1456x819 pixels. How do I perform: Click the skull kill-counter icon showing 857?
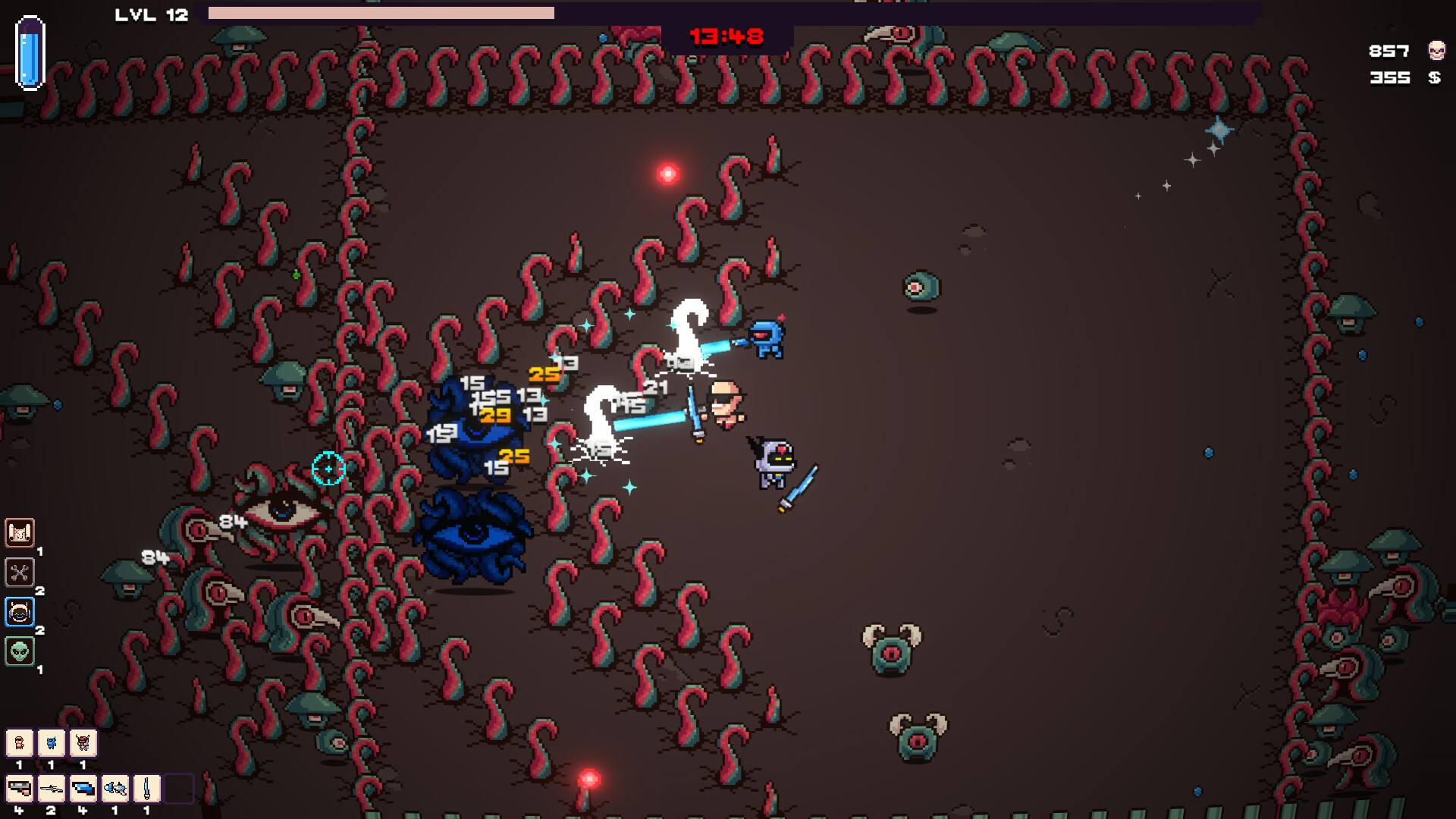pyautogui.click(x=1435, y=50)
